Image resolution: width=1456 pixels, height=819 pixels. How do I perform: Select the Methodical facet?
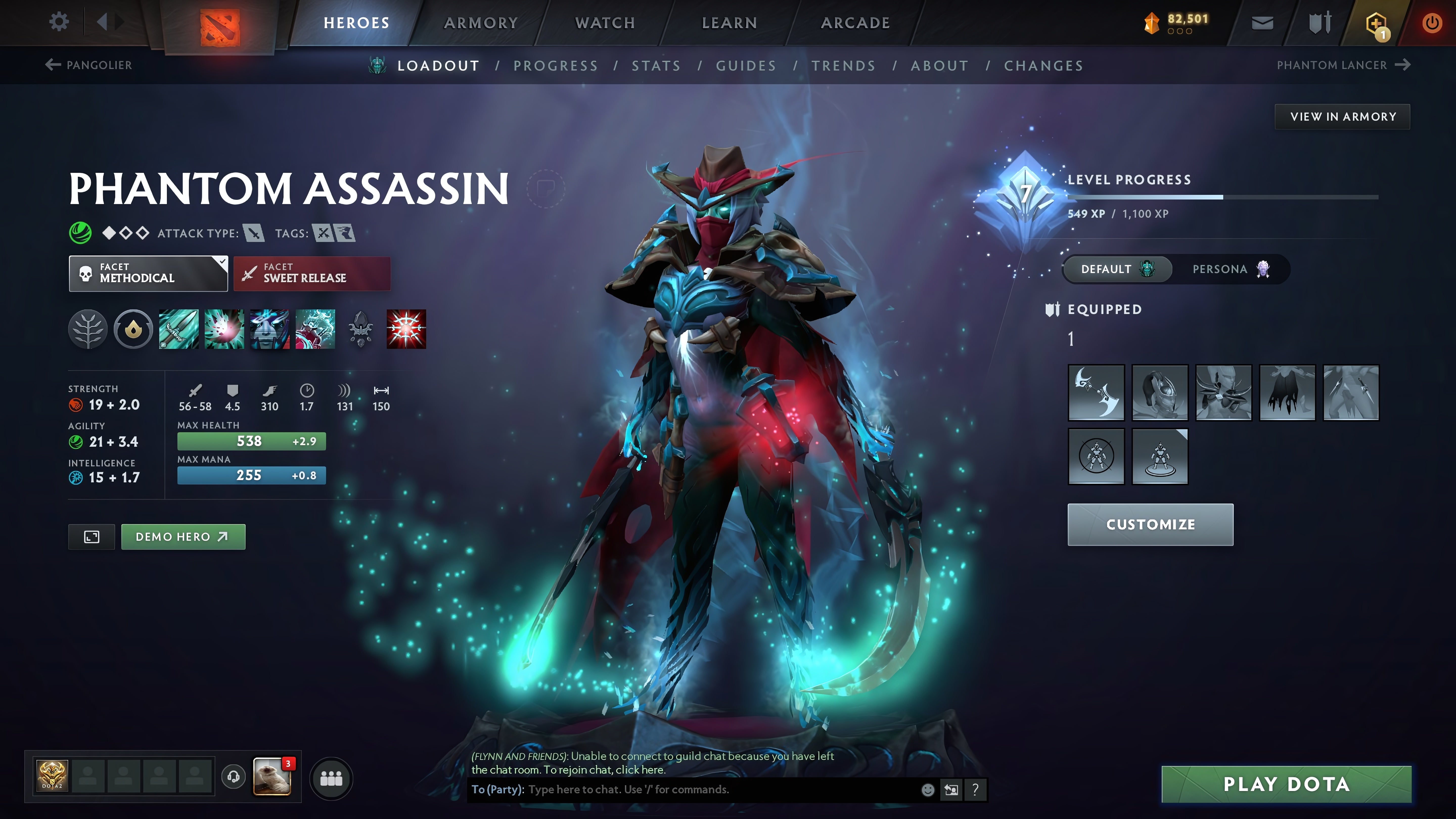[x=148, y=273]
